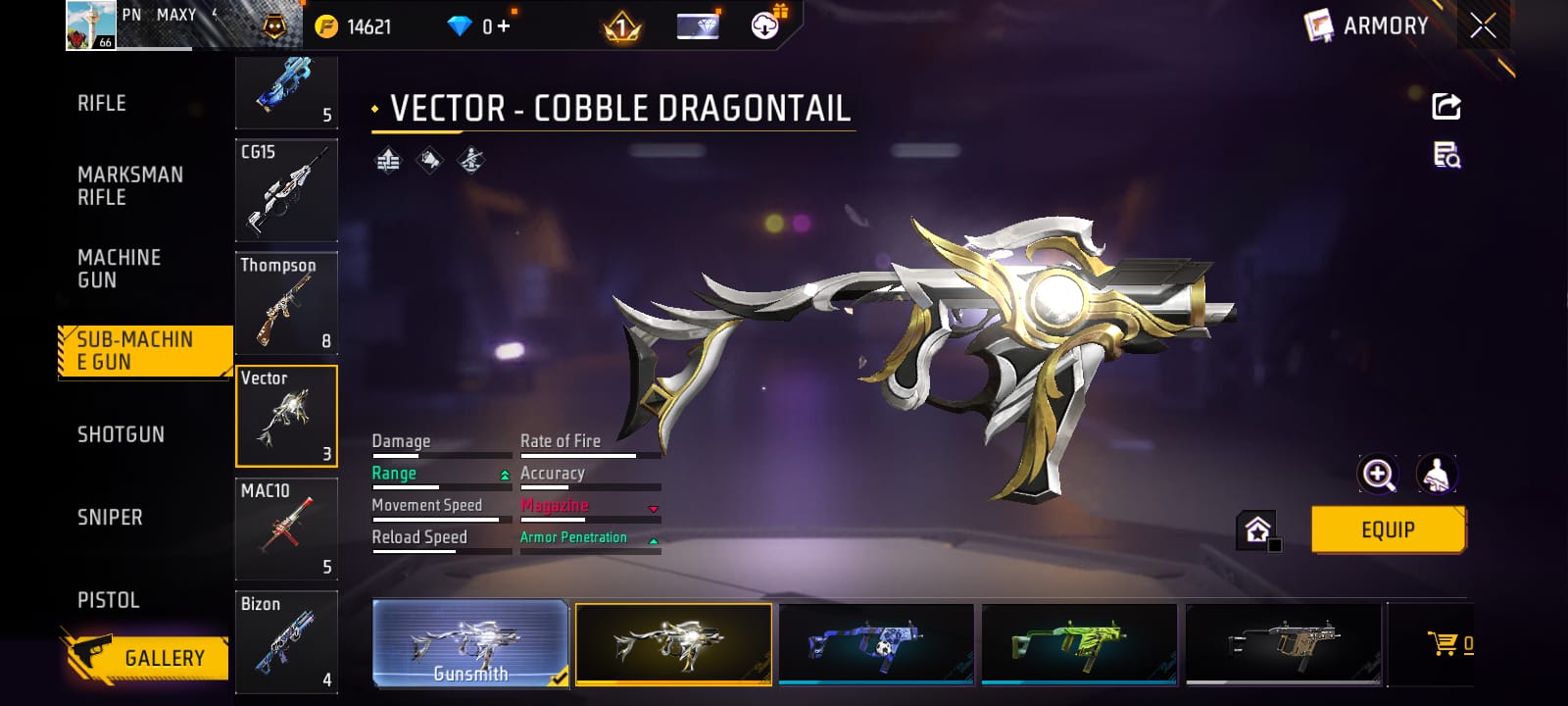Image resolution: width=1568 pixels, height=706 pixels.
Task: Pick the MAC10 weapon tile
Action: [x=286, y=529]
